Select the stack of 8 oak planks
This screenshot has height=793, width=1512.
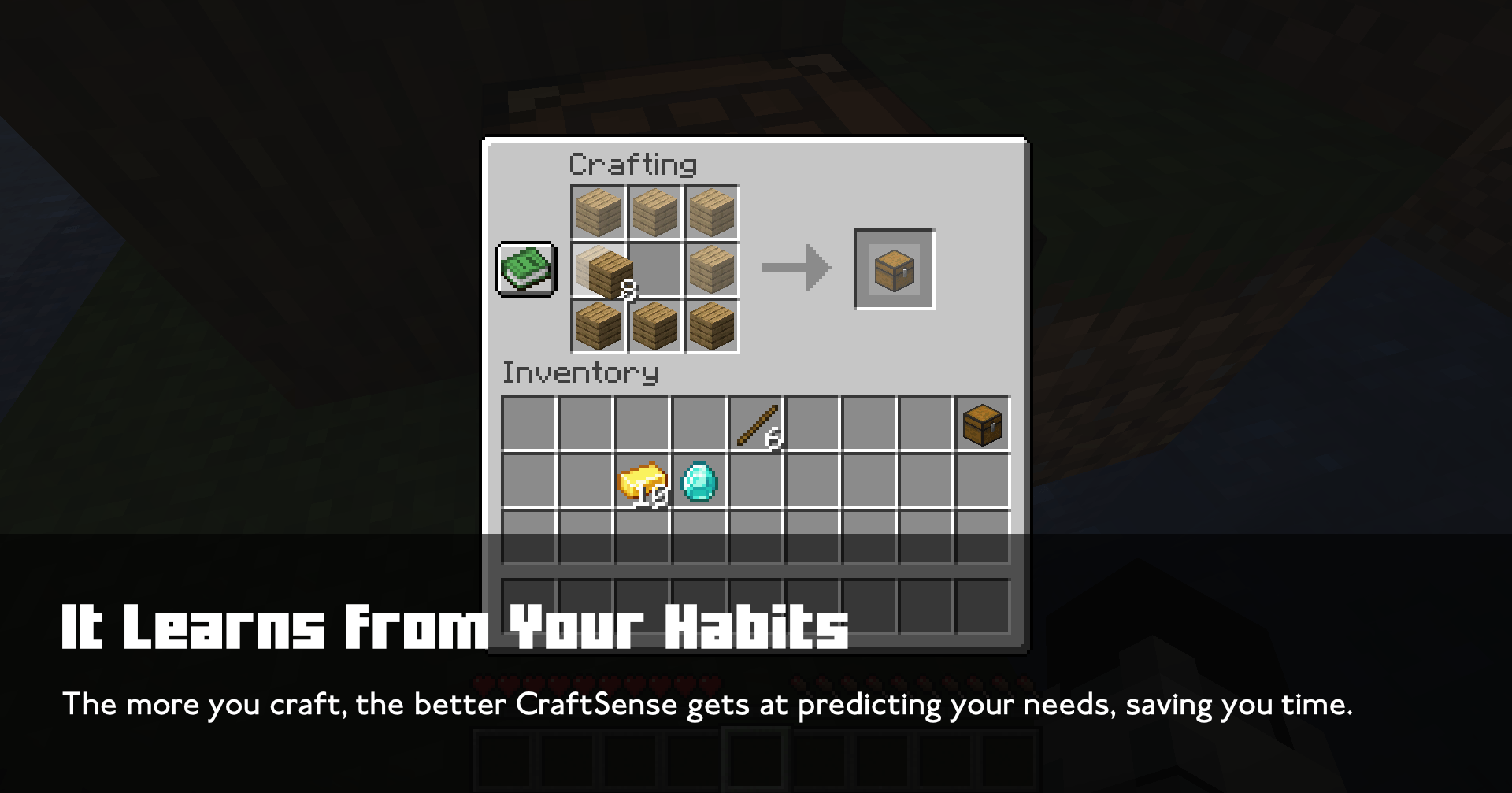pyautogui.click(x=597, y=269)
